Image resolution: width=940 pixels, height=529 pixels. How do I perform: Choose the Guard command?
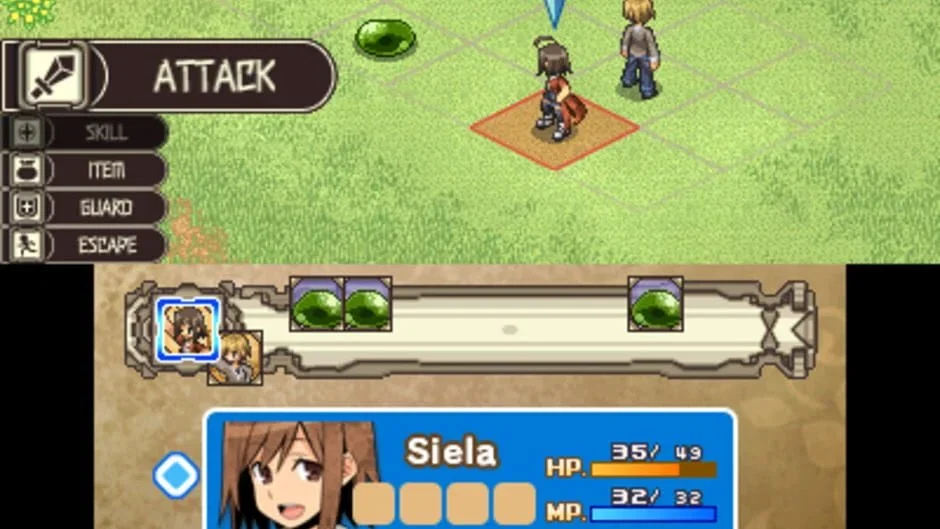(86, 208)
